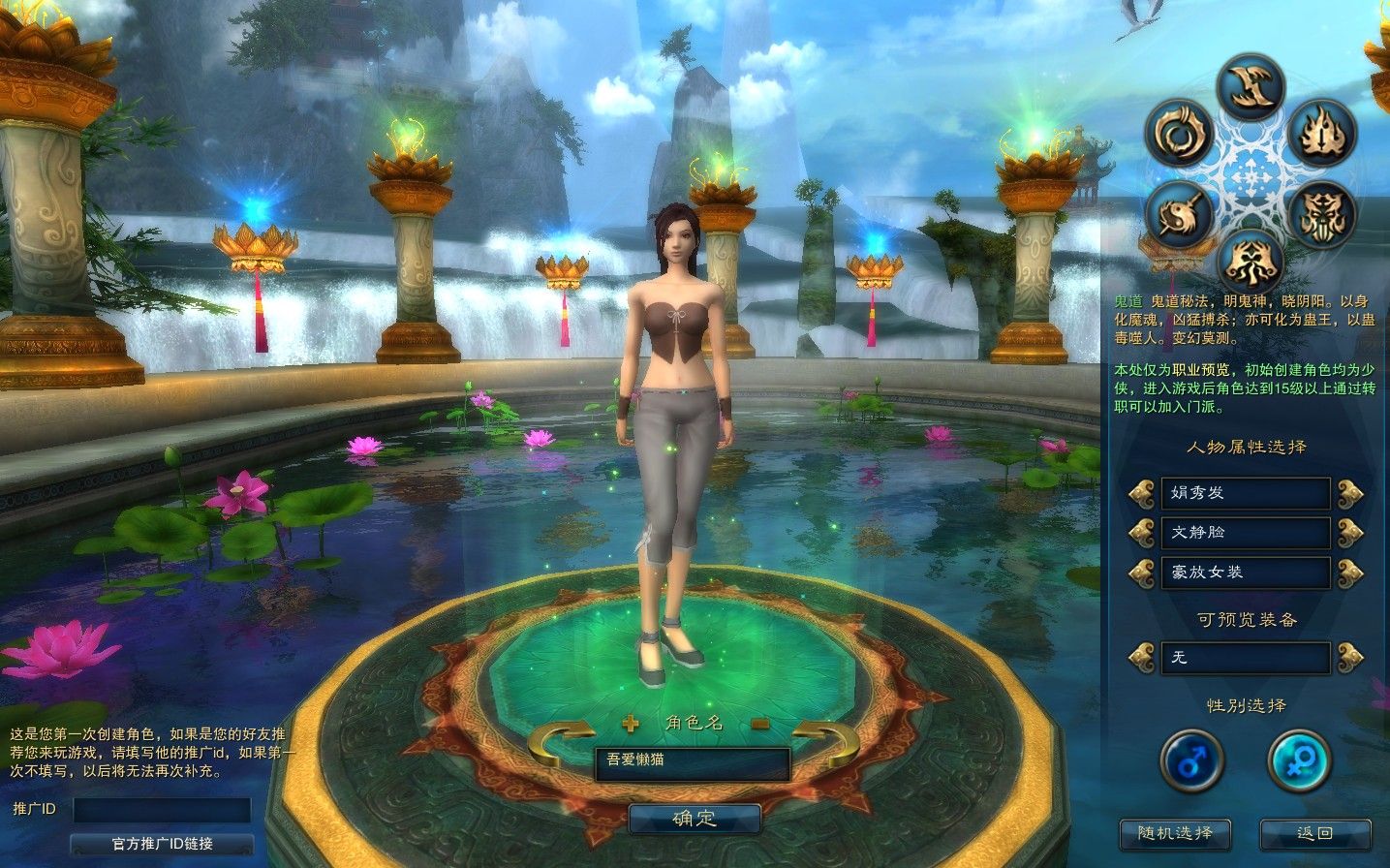
Task: Confirm character creation with the 确定 button
Action: 695,819
